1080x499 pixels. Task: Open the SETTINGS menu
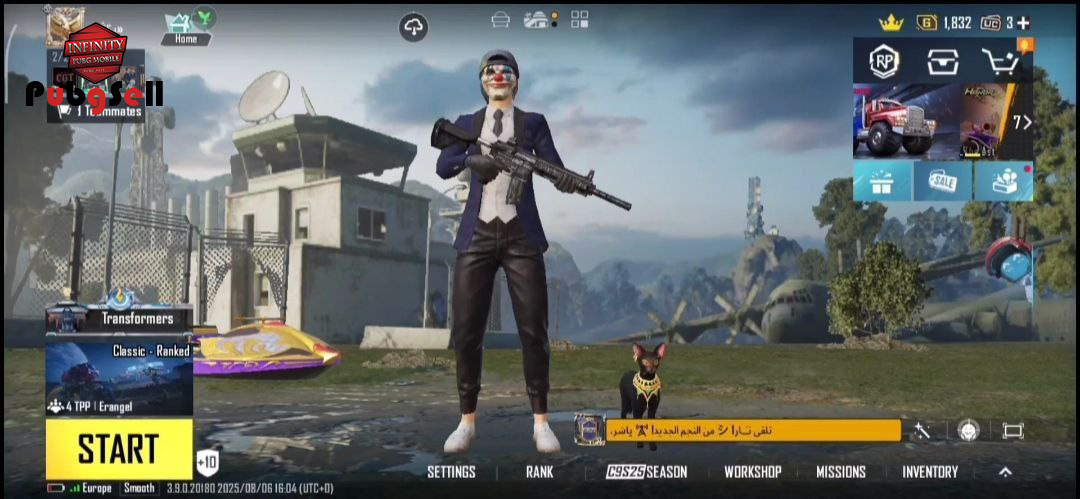click(x=451, y=472)
